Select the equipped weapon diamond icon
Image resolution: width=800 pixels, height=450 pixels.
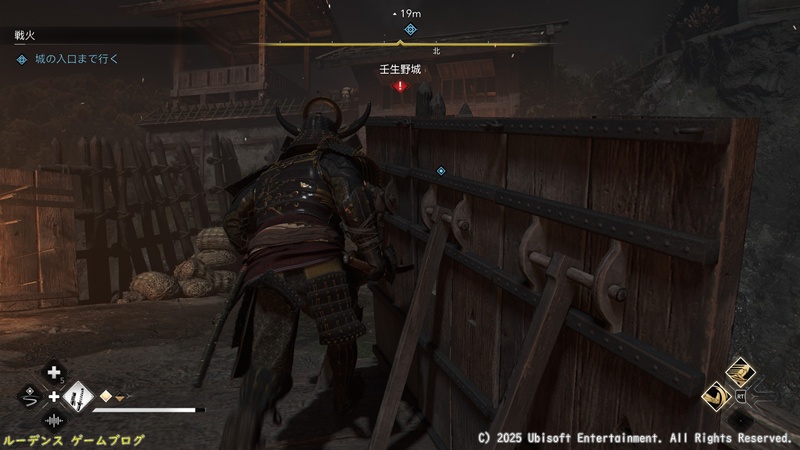(76, 397)
